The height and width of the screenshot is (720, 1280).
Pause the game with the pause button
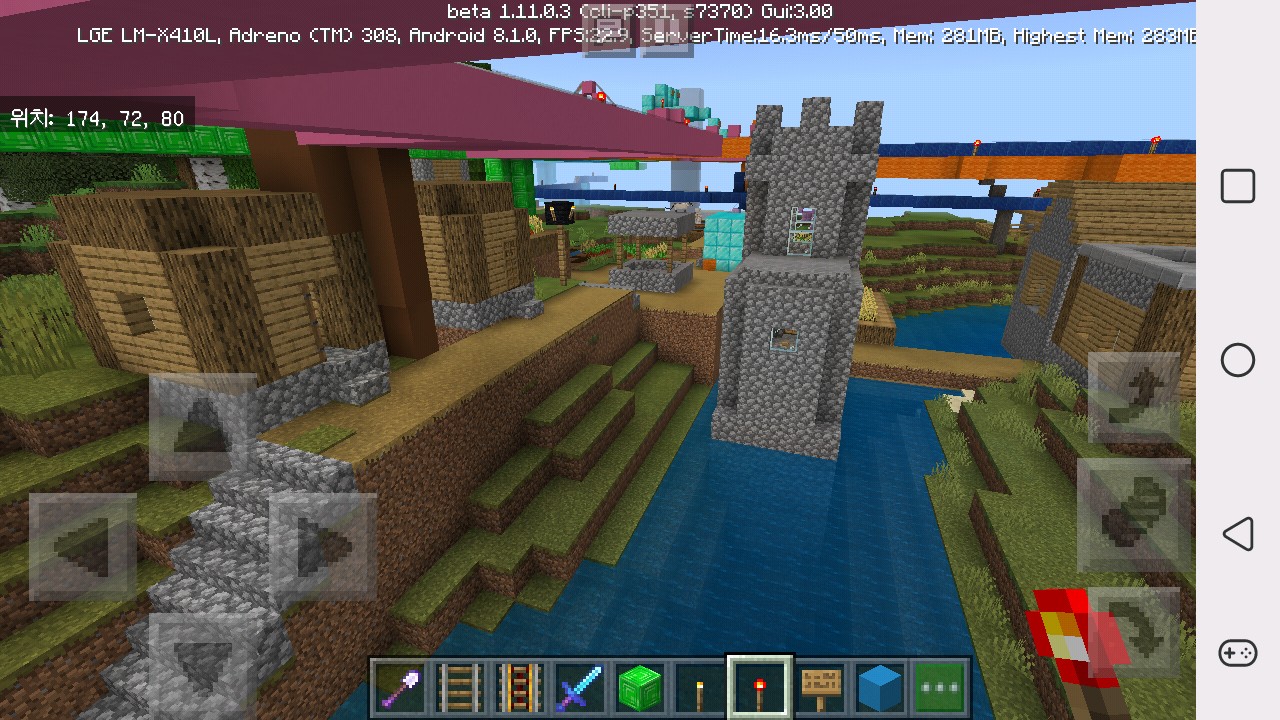coord(667,40)
